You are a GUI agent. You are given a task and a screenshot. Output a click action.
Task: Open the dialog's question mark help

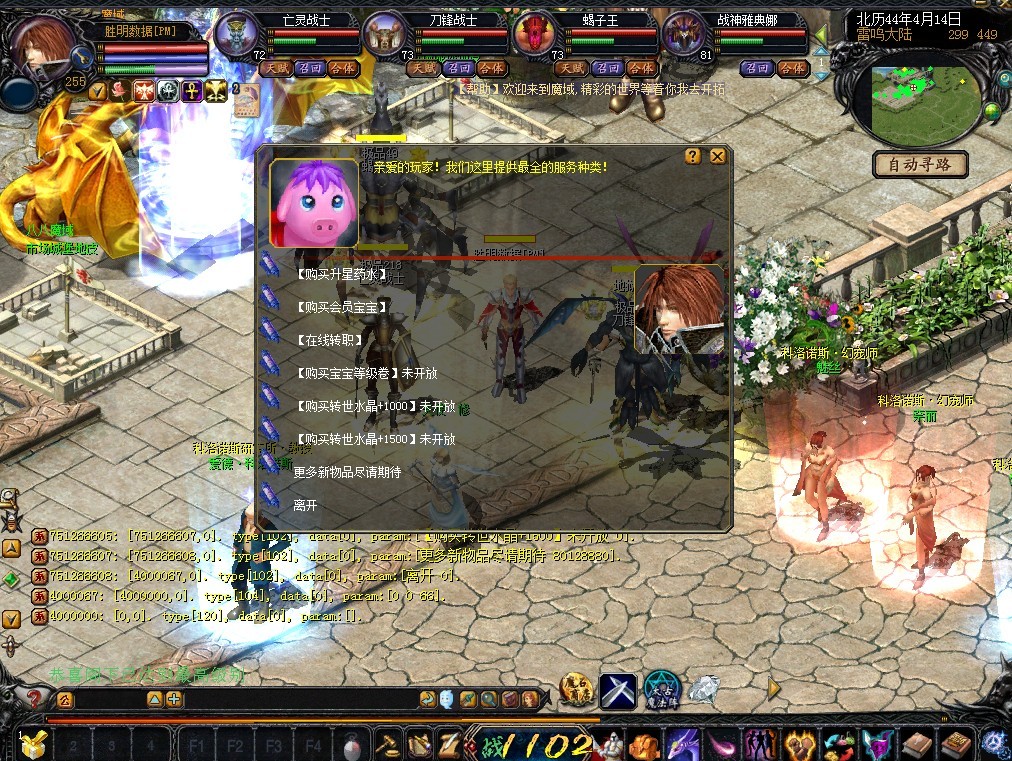692,156
